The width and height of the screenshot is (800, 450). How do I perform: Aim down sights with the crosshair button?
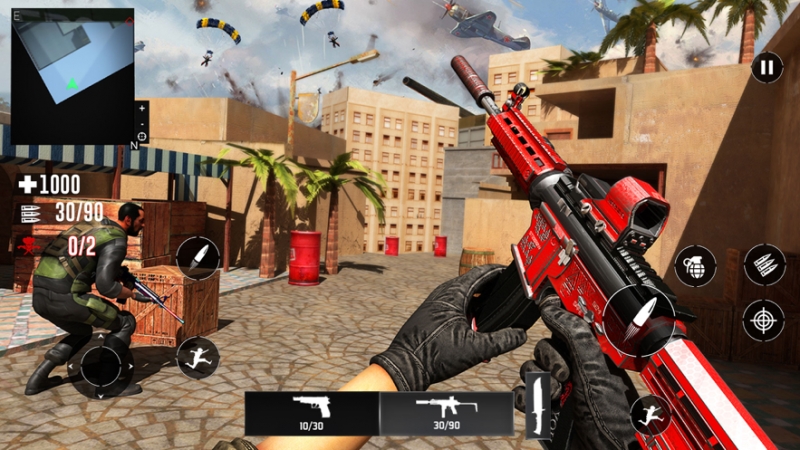pyautogui.click(x=764, y=320)
